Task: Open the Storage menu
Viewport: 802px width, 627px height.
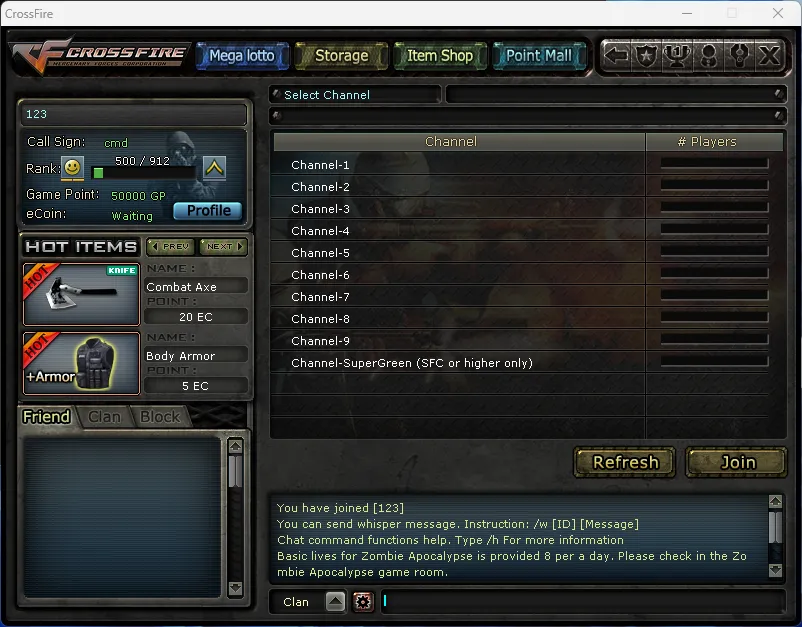Action: tap(341, 56)
